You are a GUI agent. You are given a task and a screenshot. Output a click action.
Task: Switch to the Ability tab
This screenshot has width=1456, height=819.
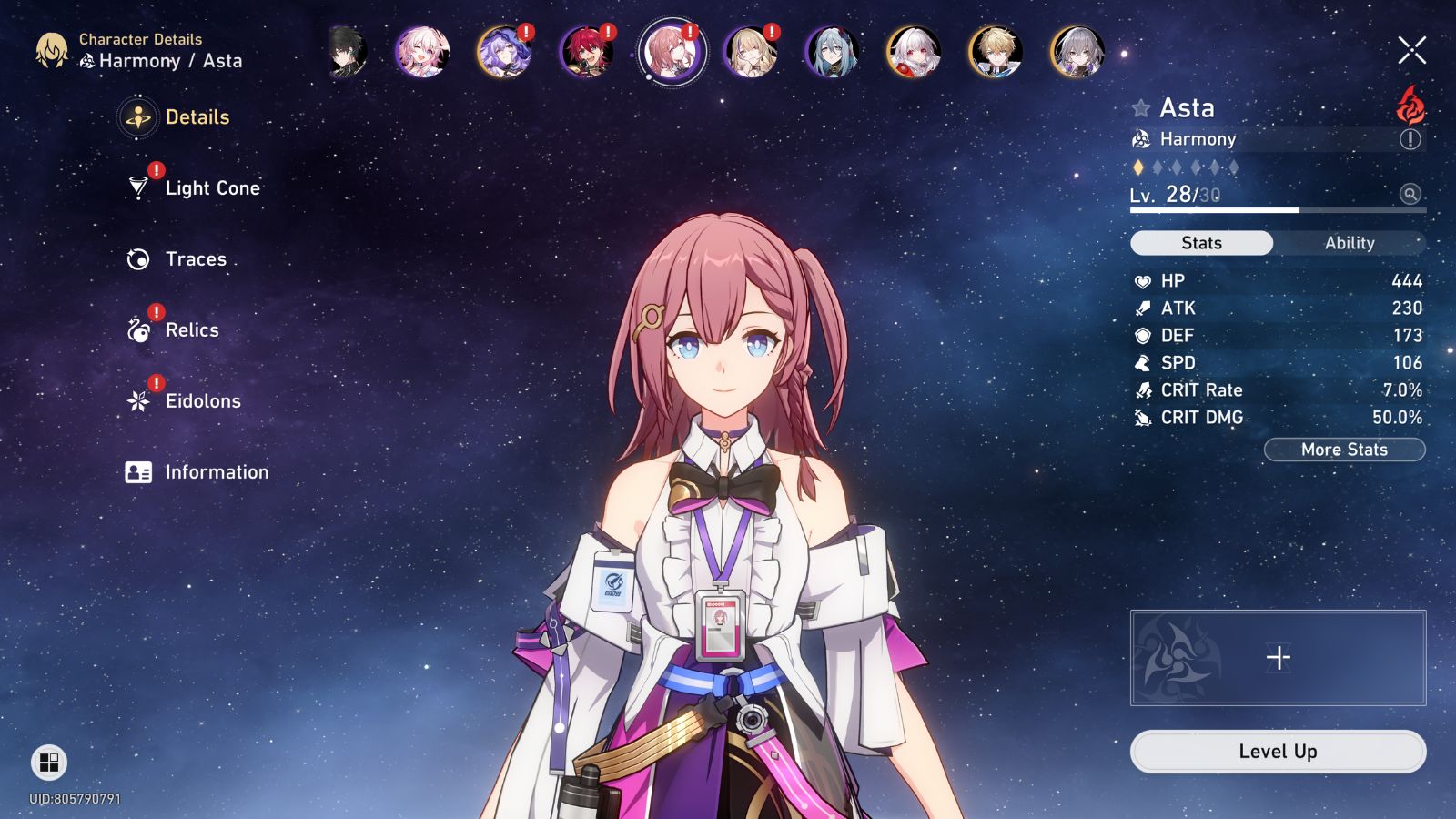1350,243
